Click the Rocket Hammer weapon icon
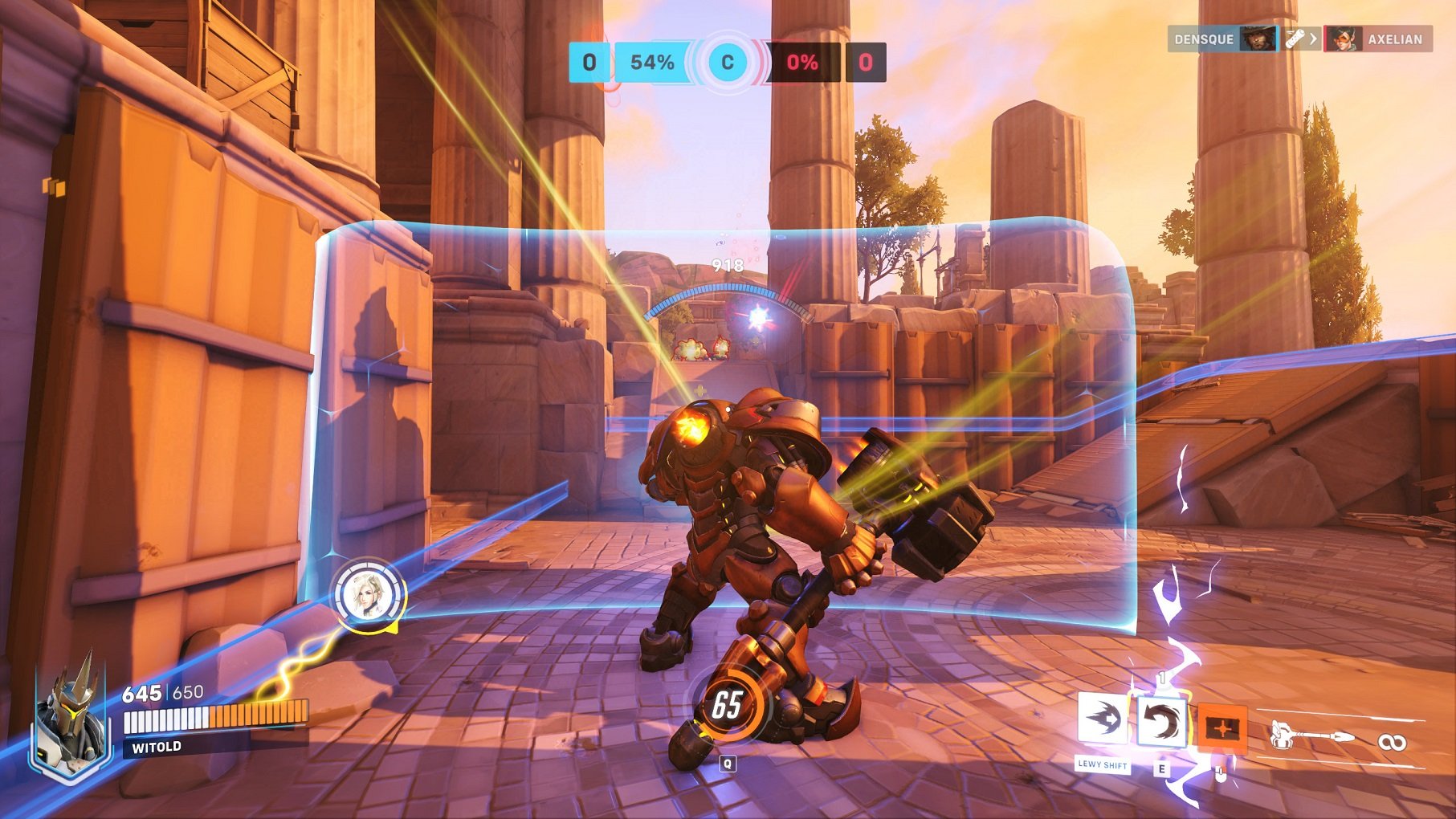Viewport: 1456px width, 819px height. pos(1311,735)
